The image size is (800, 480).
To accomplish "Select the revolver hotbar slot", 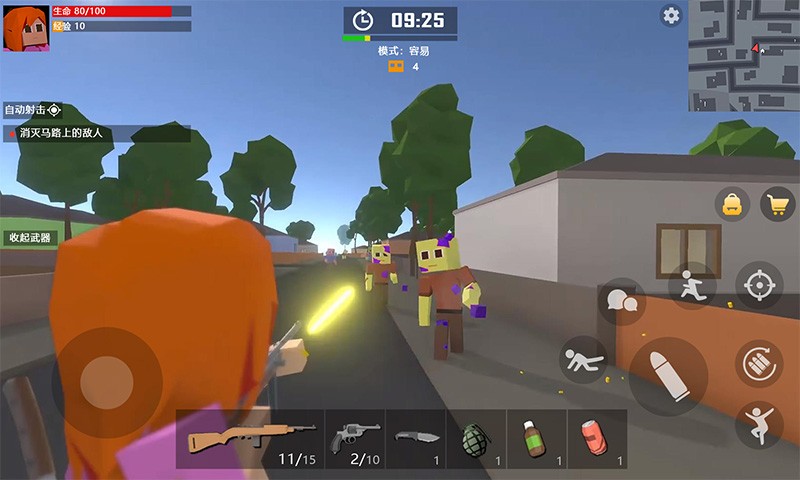I will click(355, 439).
